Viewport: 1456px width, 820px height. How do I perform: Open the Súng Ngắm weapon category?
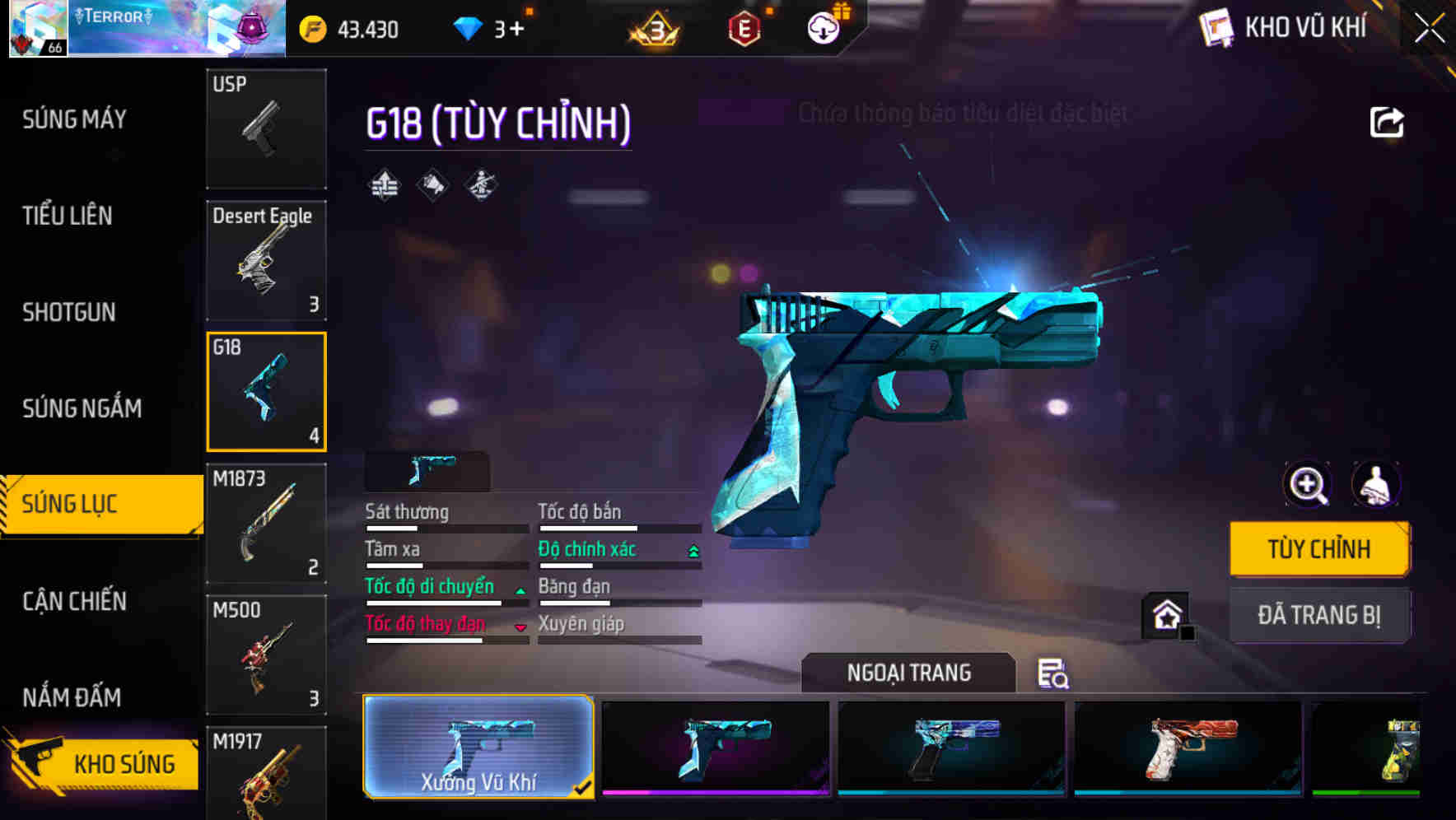(80, 408)
